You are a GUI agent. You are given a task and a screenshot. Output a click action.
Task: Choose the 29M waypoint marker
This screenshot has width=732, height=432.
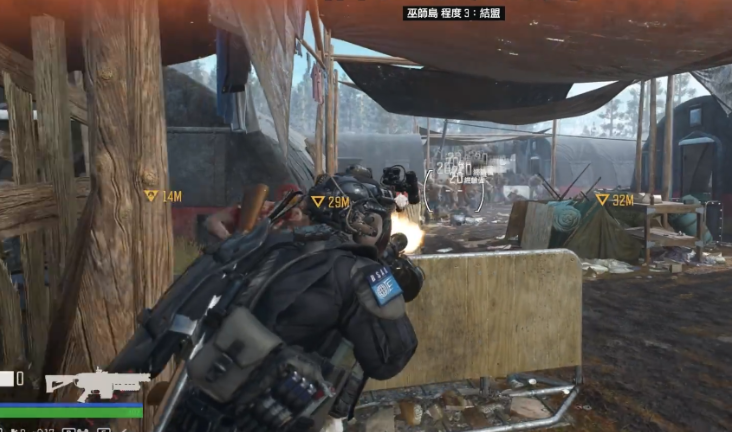pos(330,202)
